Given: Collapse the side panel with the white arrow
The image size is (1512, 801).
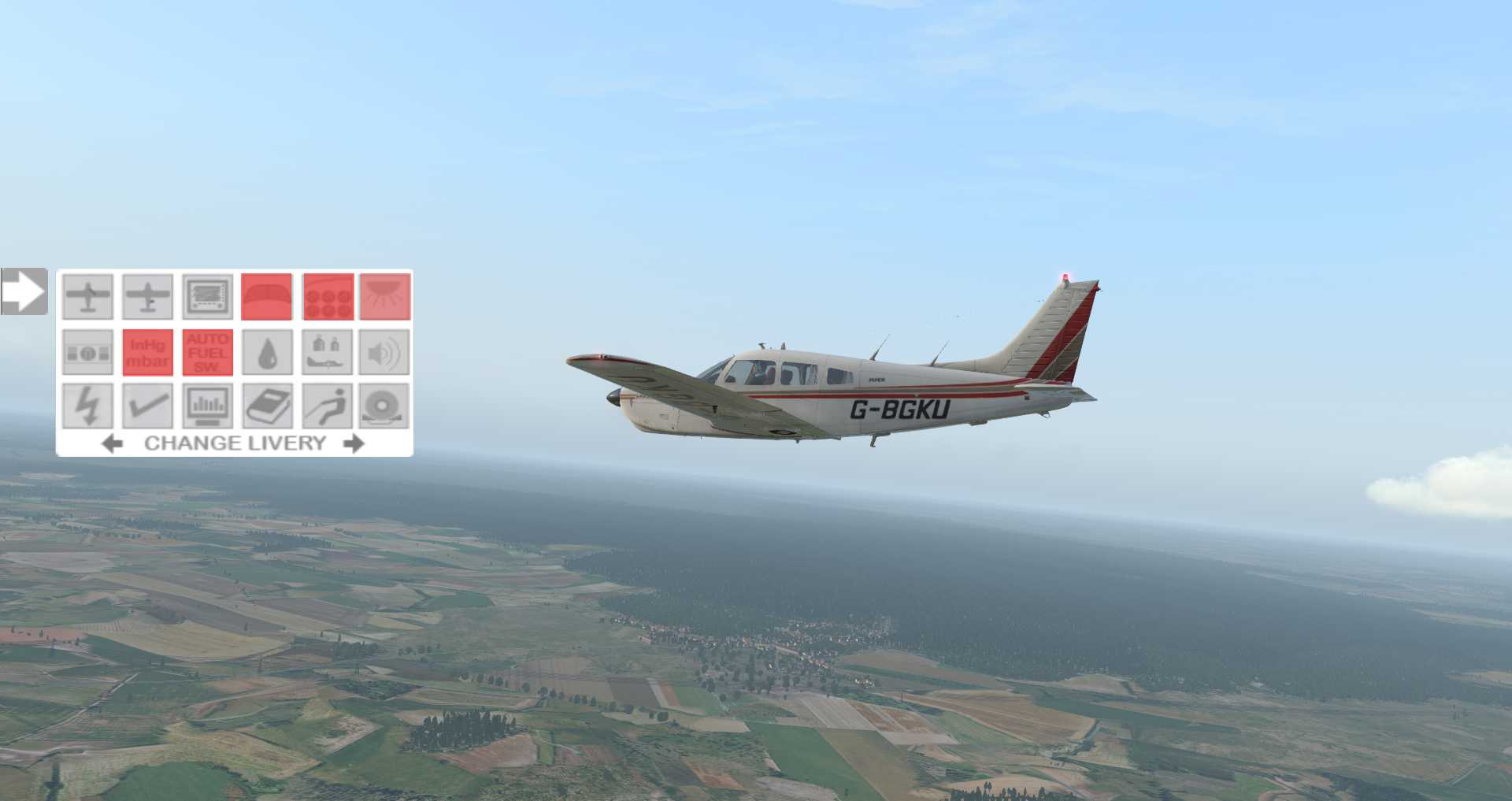Looking at the screenshot, I should pyautogui.click(x=24, y=291).
